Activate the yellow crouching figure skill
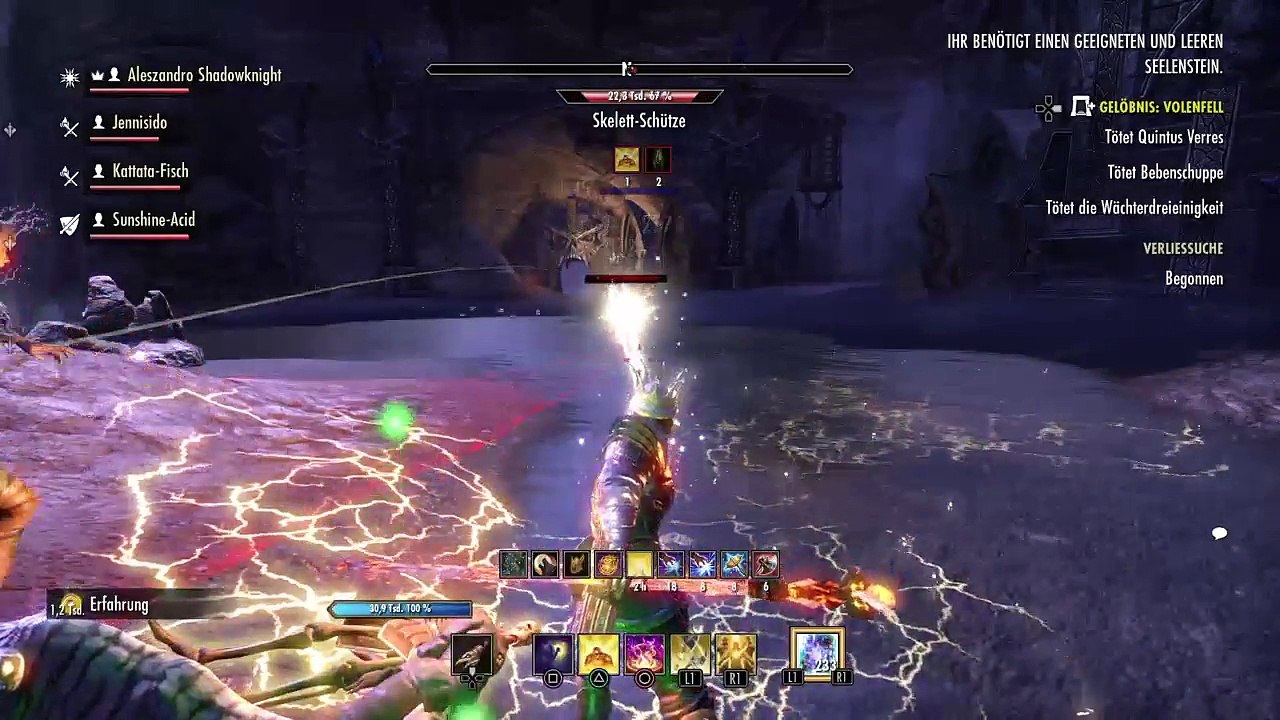The image size is (1280, 720). pos(598,653)
